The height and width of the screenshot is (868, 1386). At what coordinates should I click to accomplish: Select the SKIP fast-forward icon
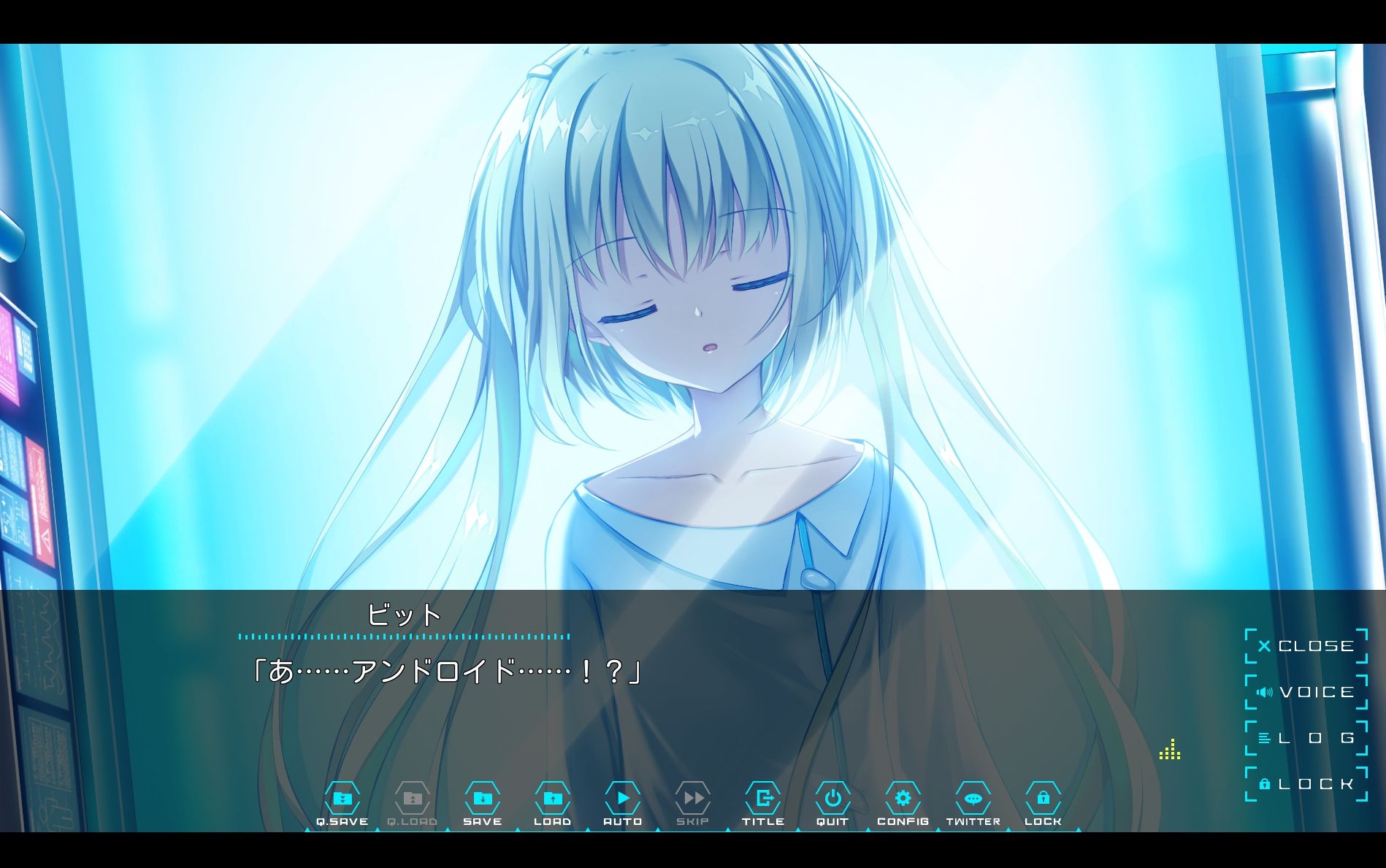[693, 801]
